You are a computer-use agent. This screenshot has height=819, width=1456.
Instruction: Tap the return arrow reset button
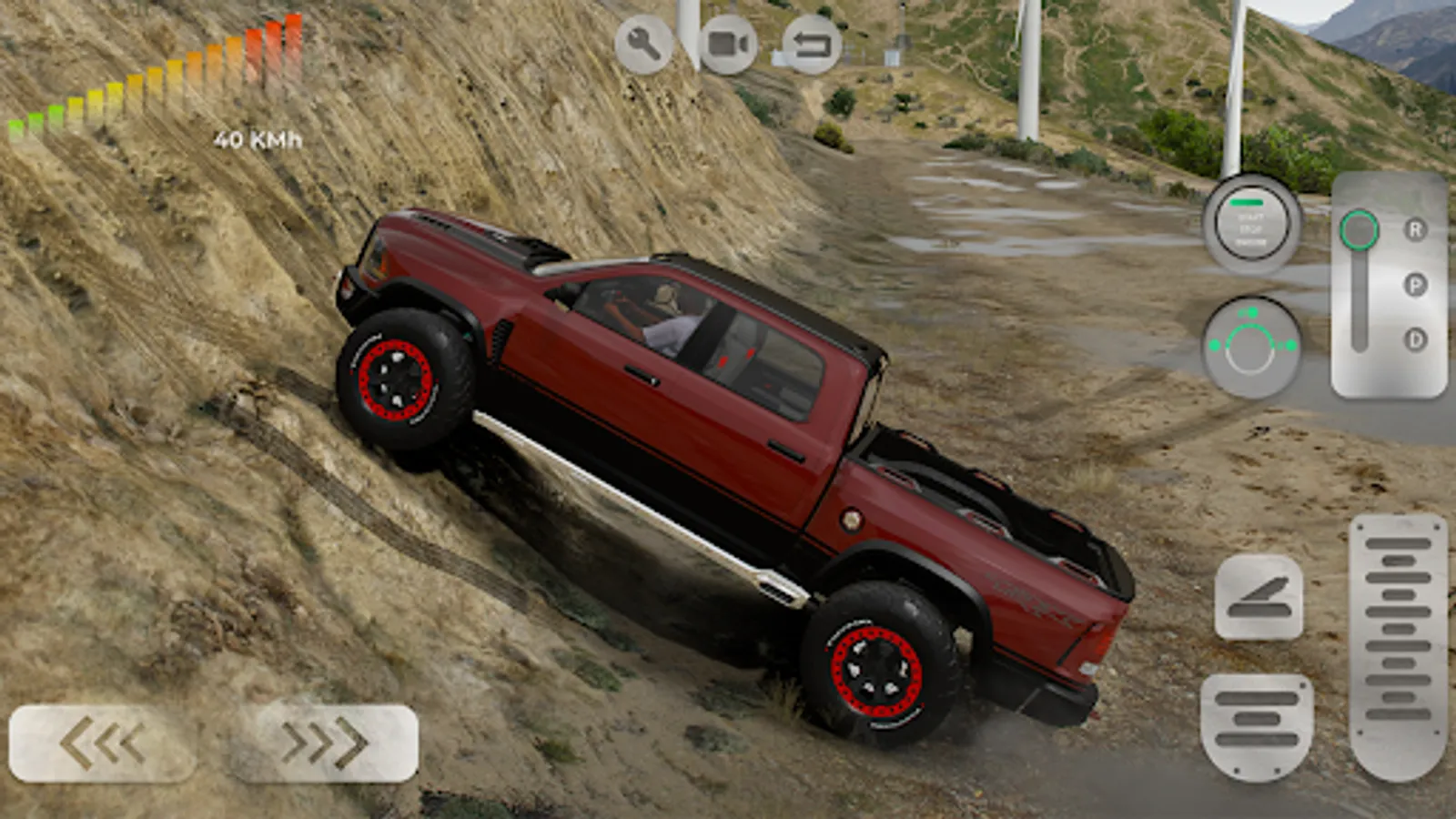point(812,44)
